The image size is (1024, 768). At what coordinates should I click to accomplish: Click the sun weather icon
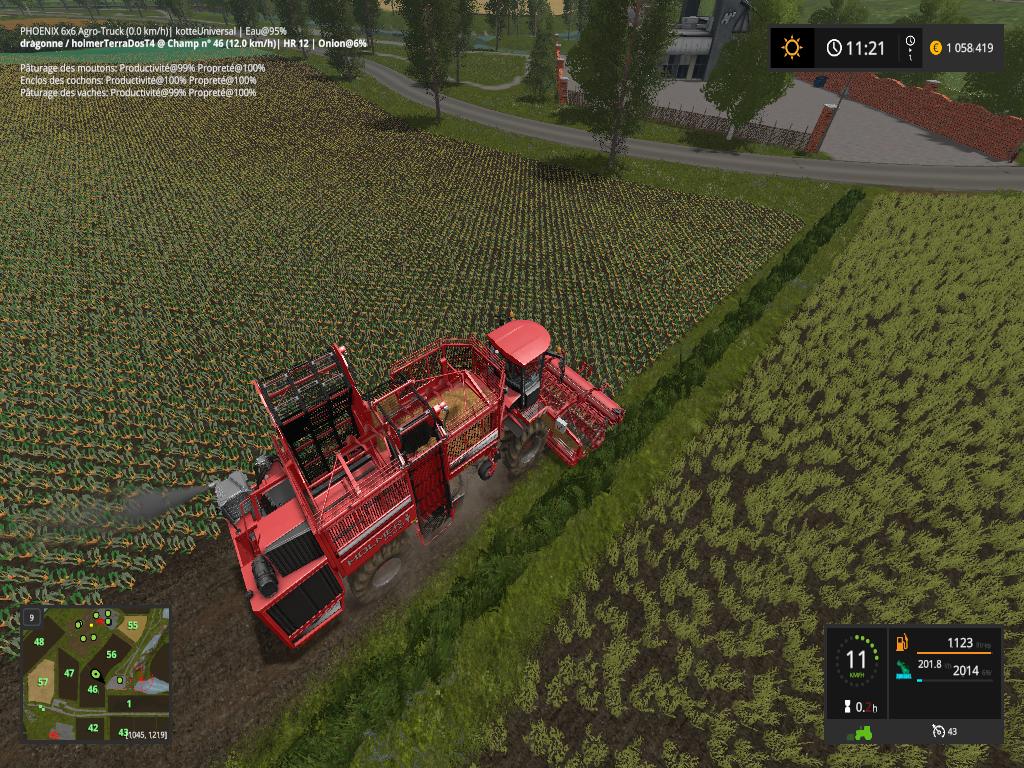(792, 47)
